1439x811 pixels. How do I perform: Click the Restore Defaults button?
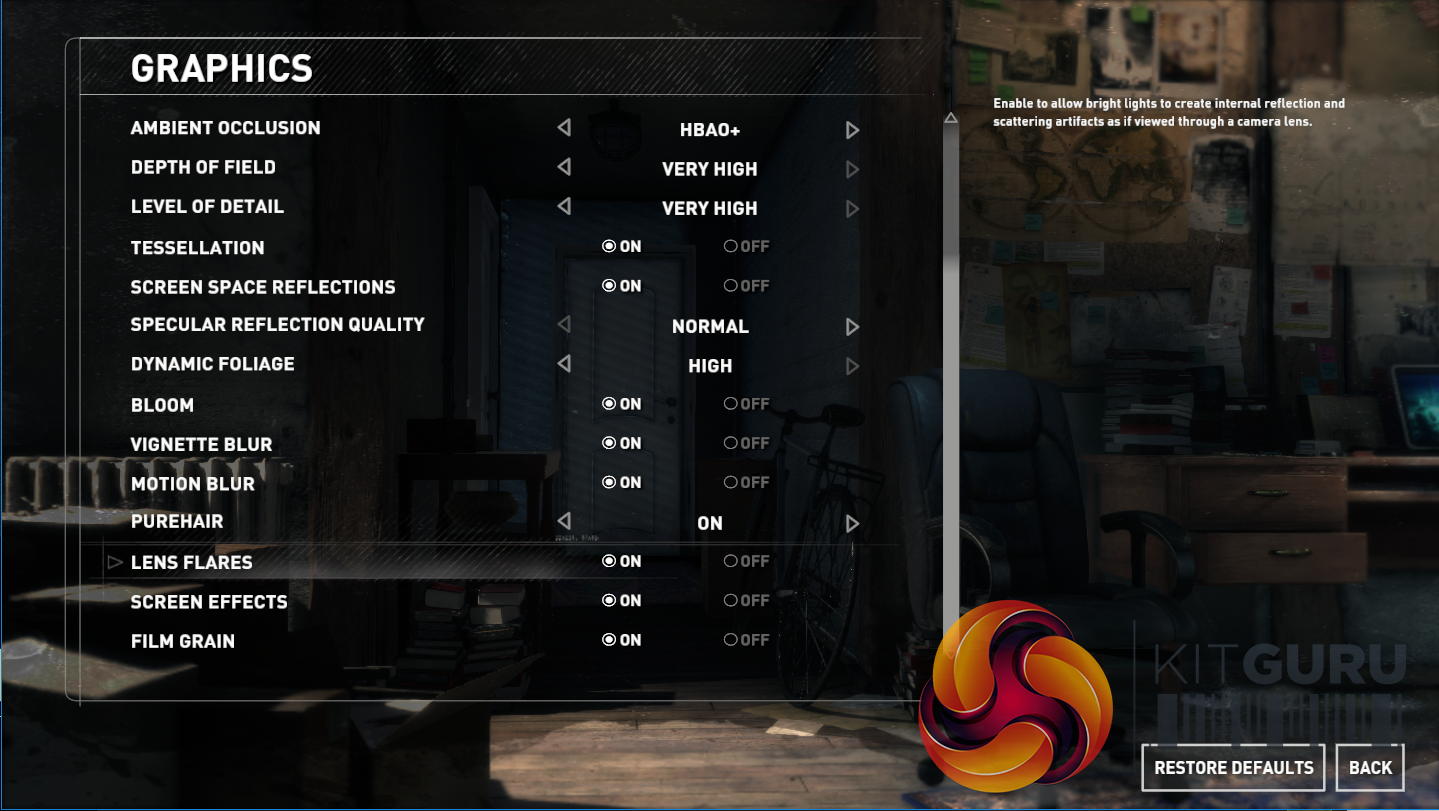point(1233,768)
